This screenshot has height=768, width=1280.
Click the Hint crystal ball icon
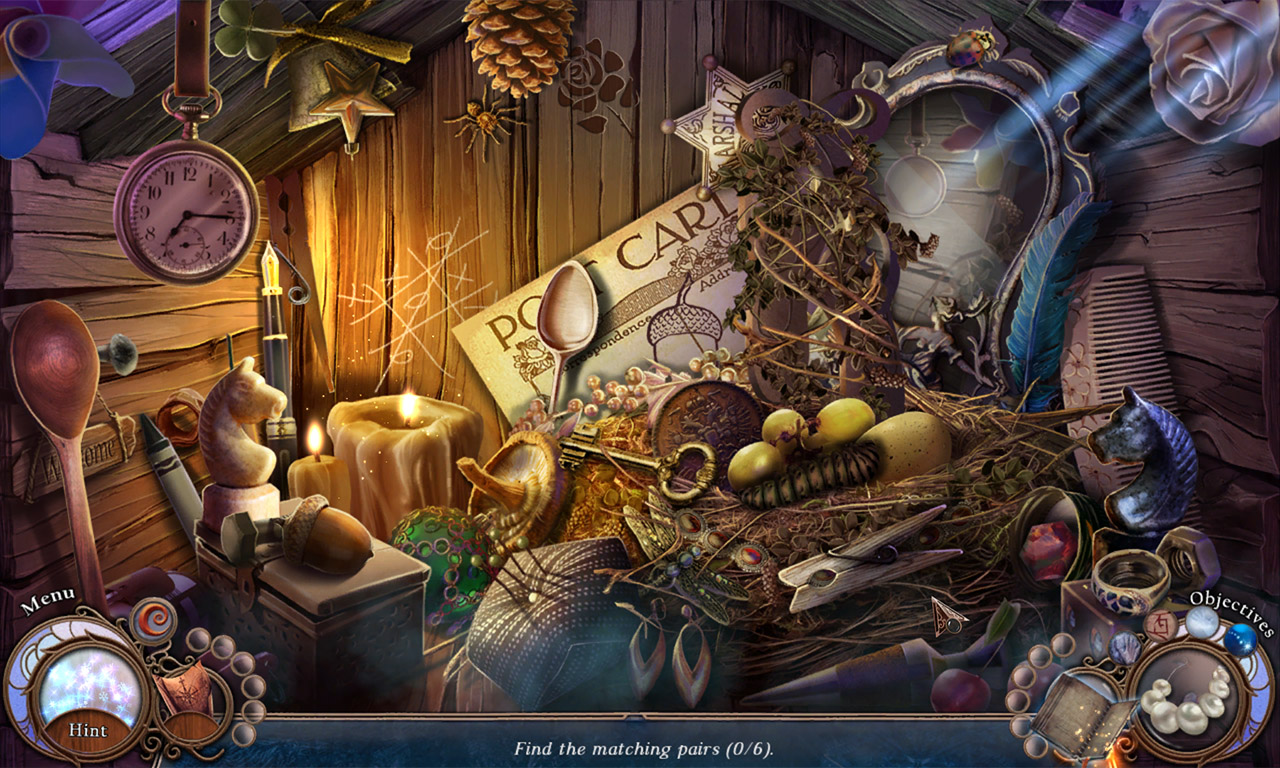point(86,690)
